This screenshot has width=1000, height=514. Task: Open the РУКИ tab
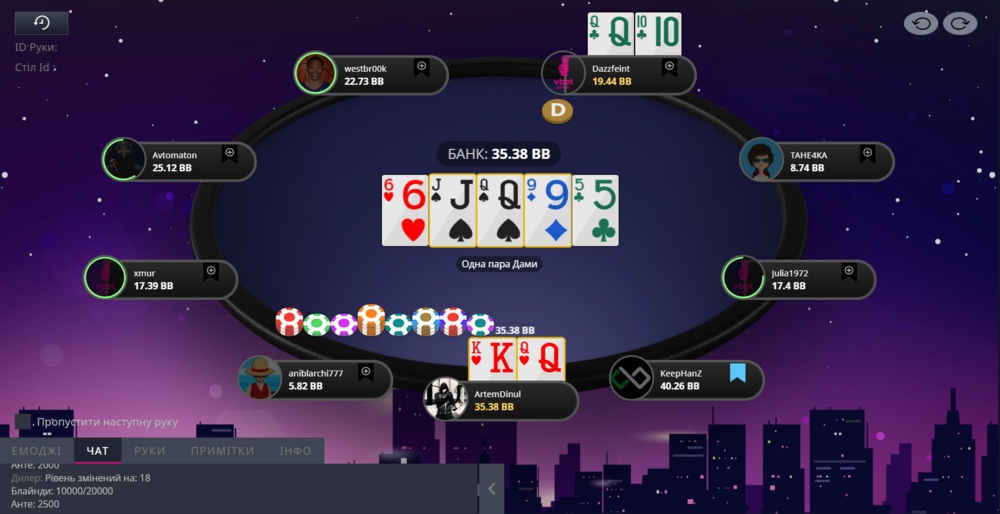pyautogui.click(x=150, y=451)
